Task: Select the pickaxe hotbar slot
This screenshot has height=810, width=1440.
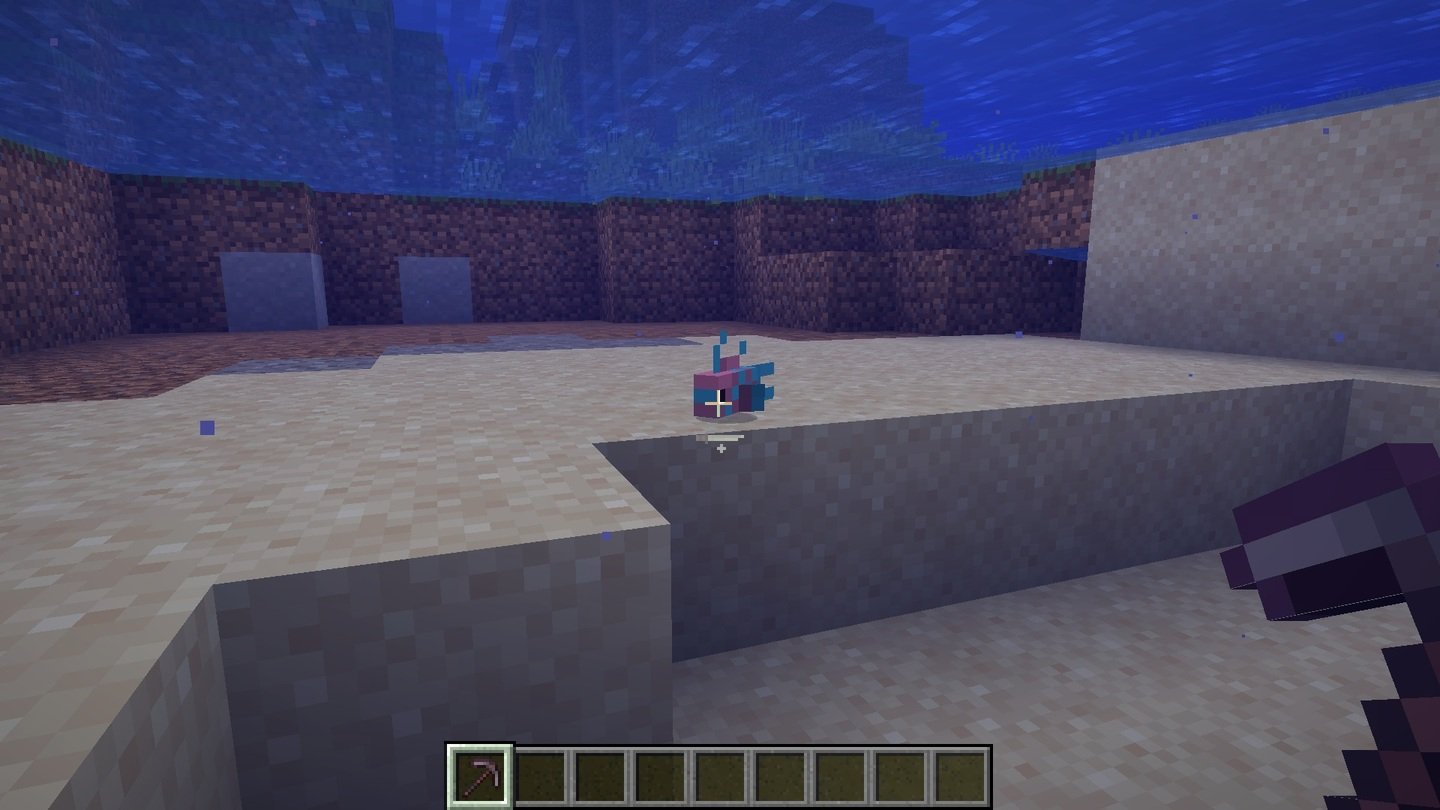Action: coord(480,775)
